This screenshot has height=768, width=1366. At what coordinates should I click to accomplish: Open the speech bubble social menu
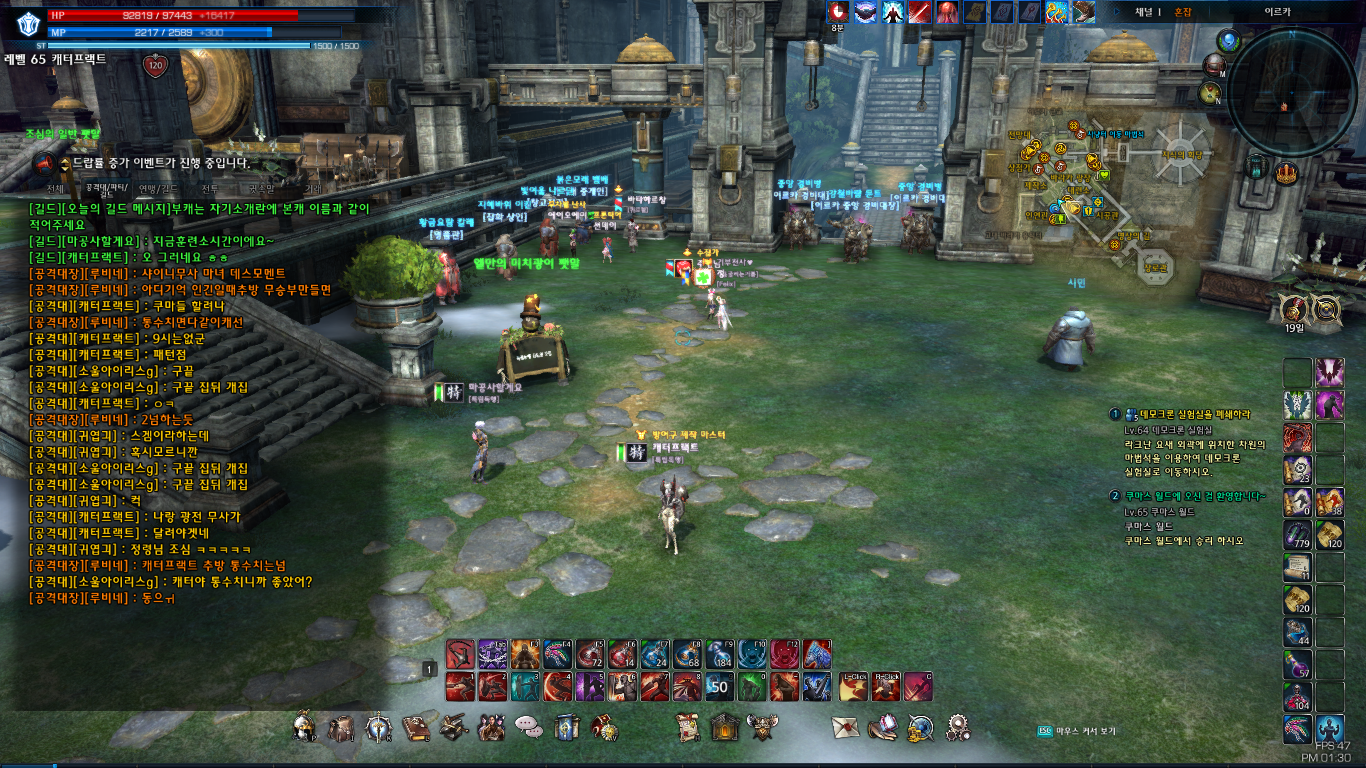point(527,727)
